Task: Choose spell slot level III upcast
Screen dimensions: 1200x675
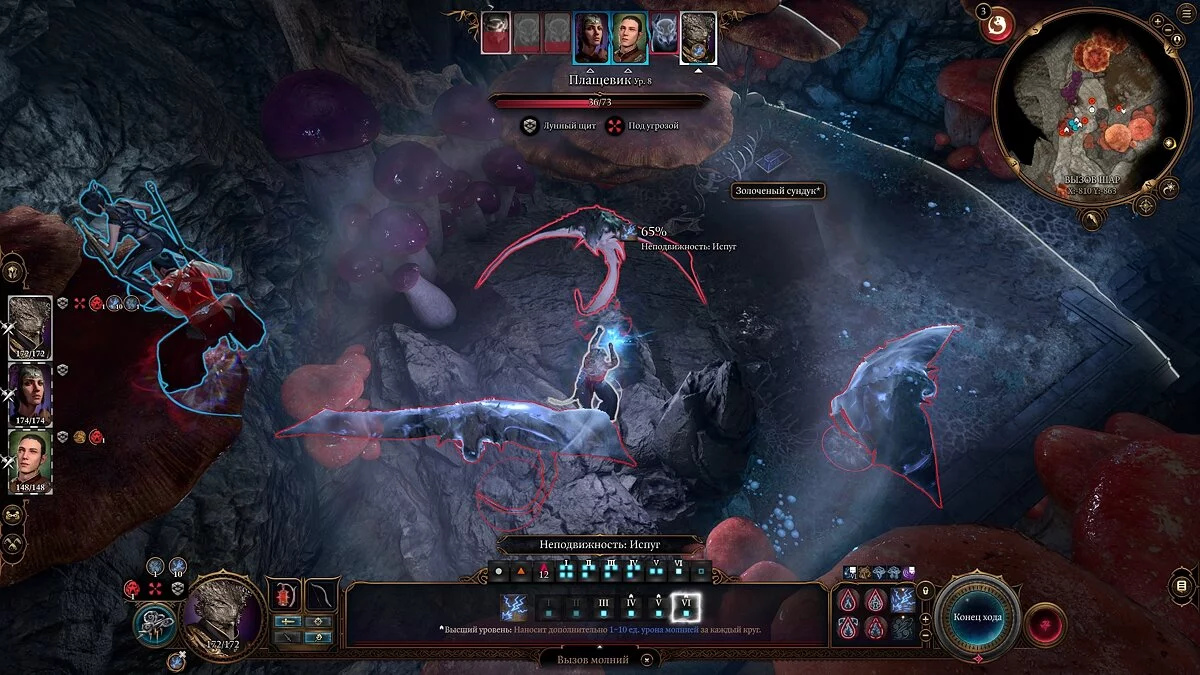Action: [604, 607]
